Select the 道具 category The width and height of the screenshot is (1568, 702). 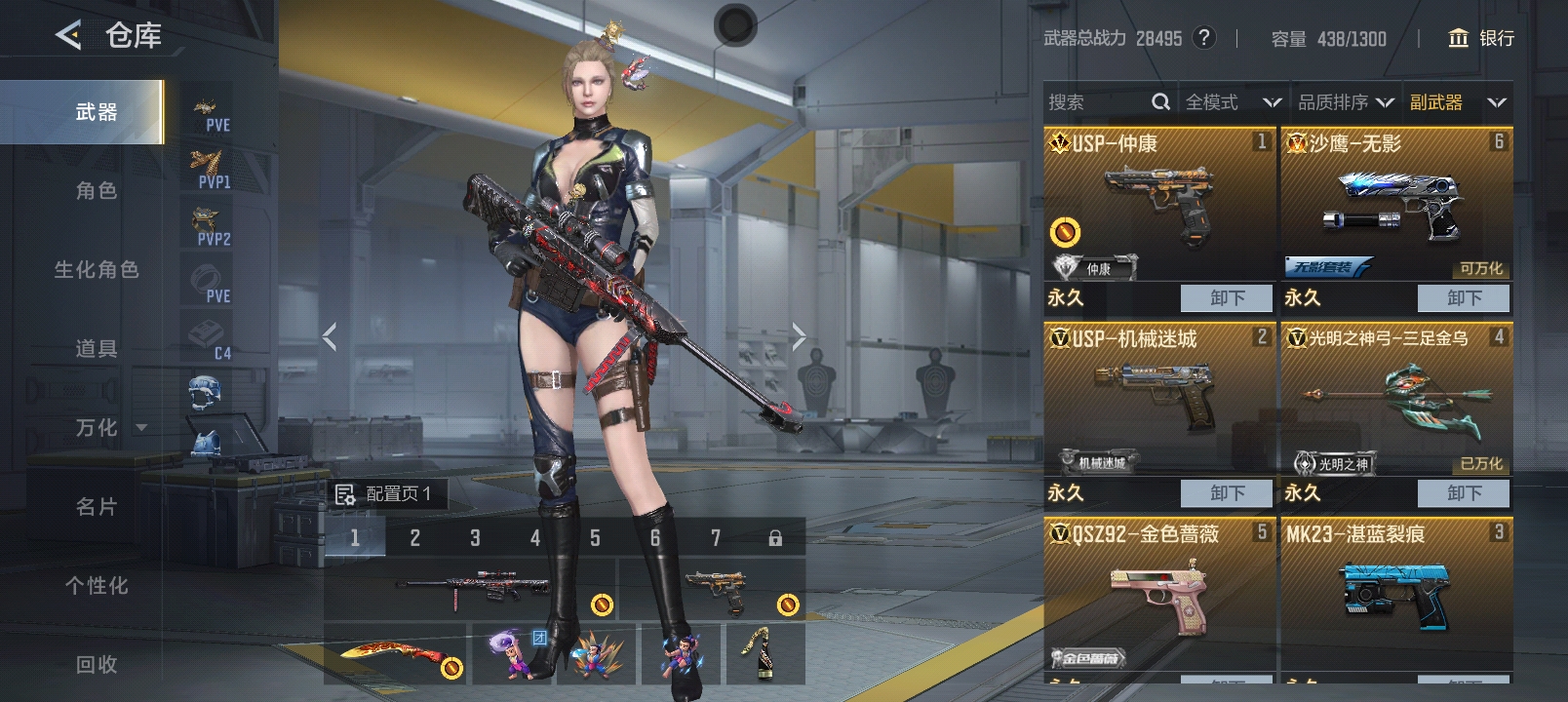96,349
